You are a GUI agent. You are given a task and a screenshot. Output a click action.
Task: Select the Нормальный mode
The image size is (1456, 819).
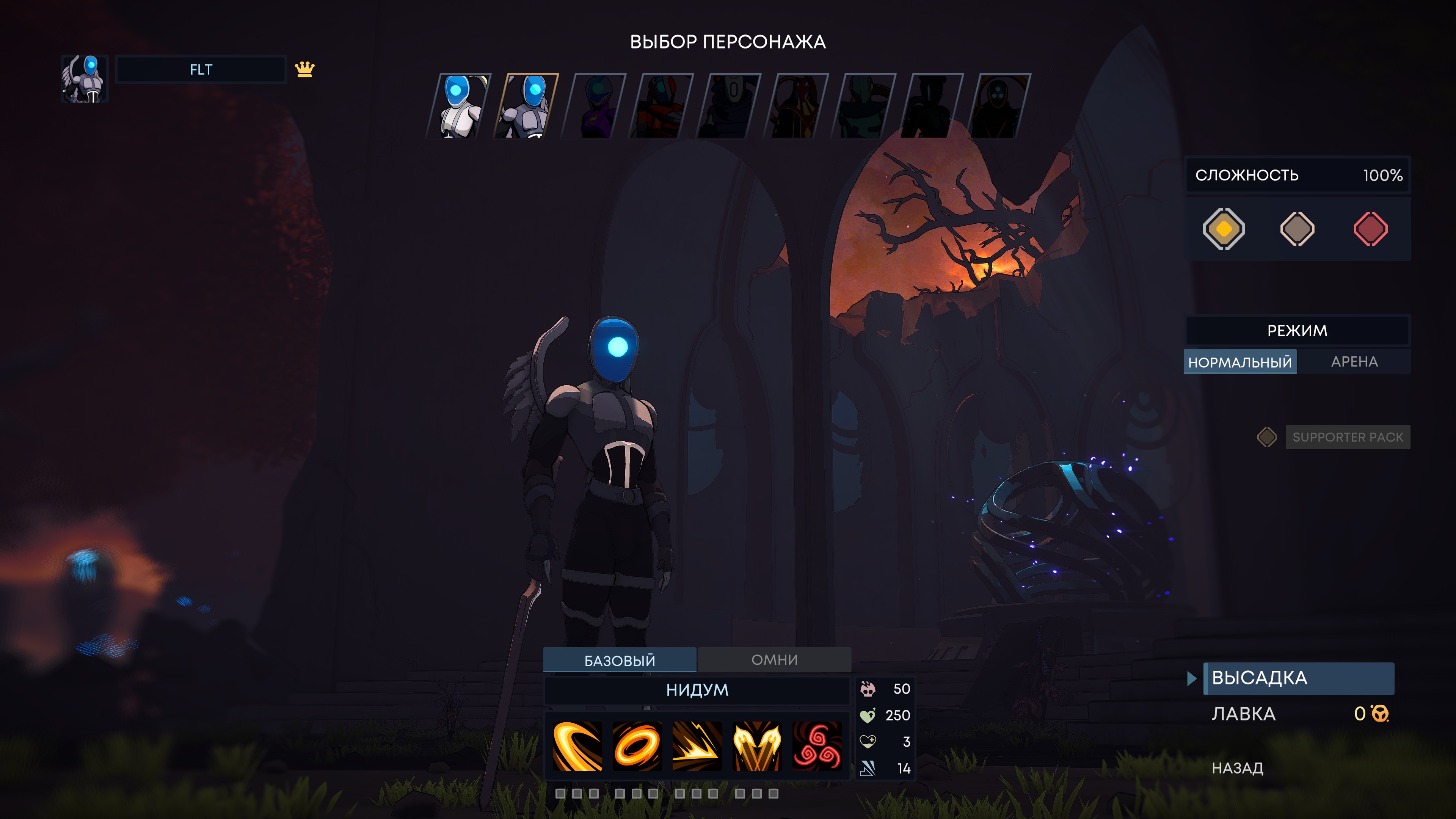(1239, 362)
